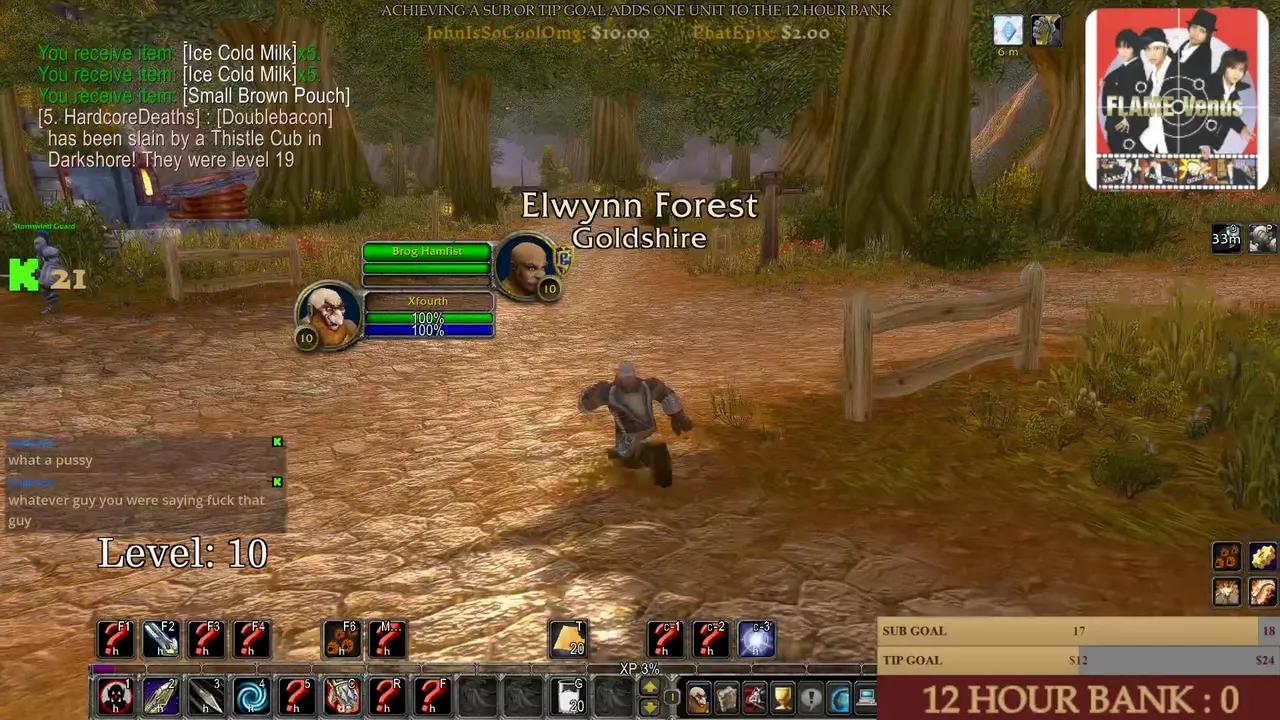Open the character info face icon
The height and width of the screenshot is (720, 1280).
coord(698,695)
